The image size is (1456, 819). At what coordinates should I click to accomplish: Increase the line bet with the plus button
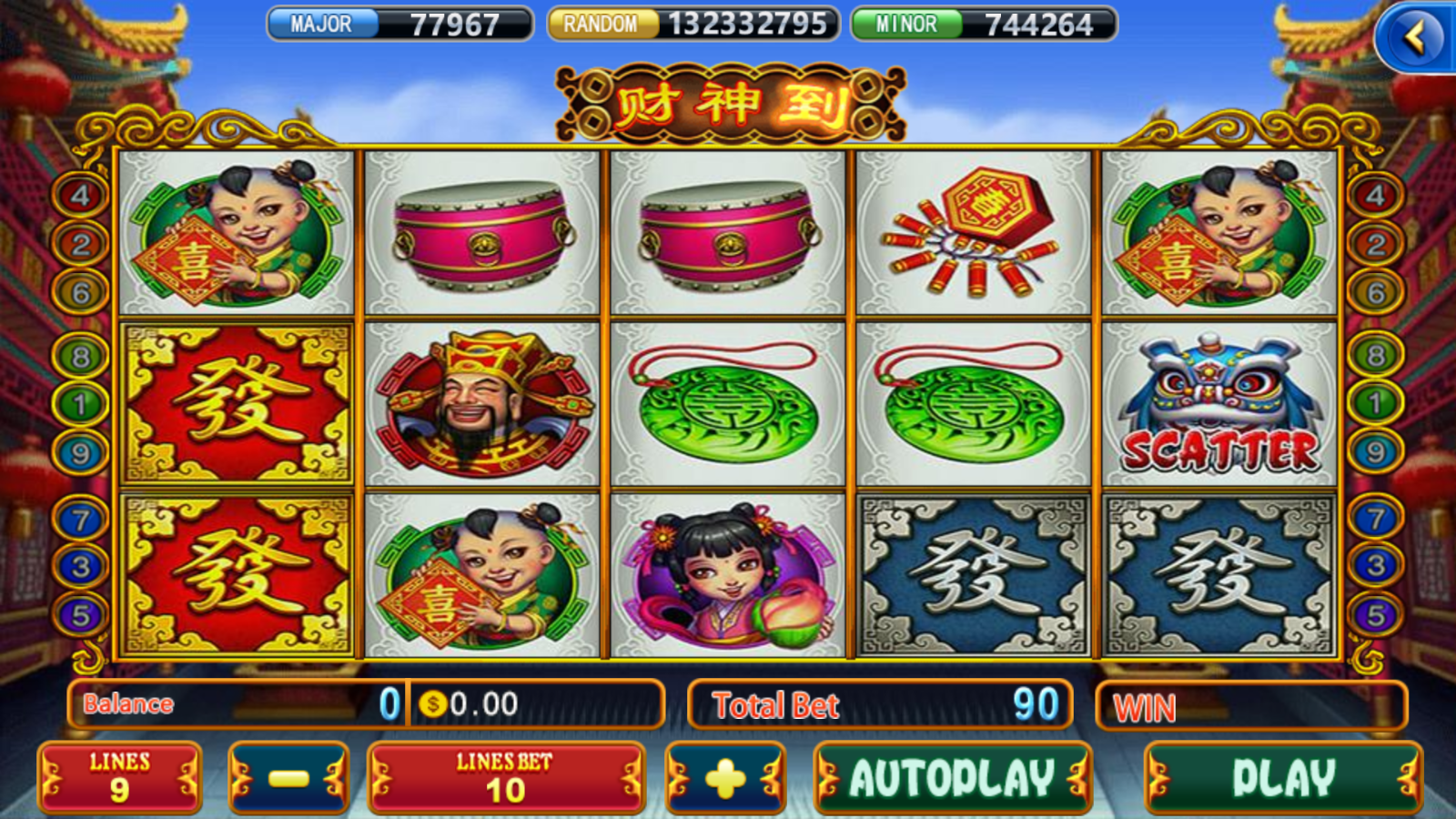click(725, 778)
